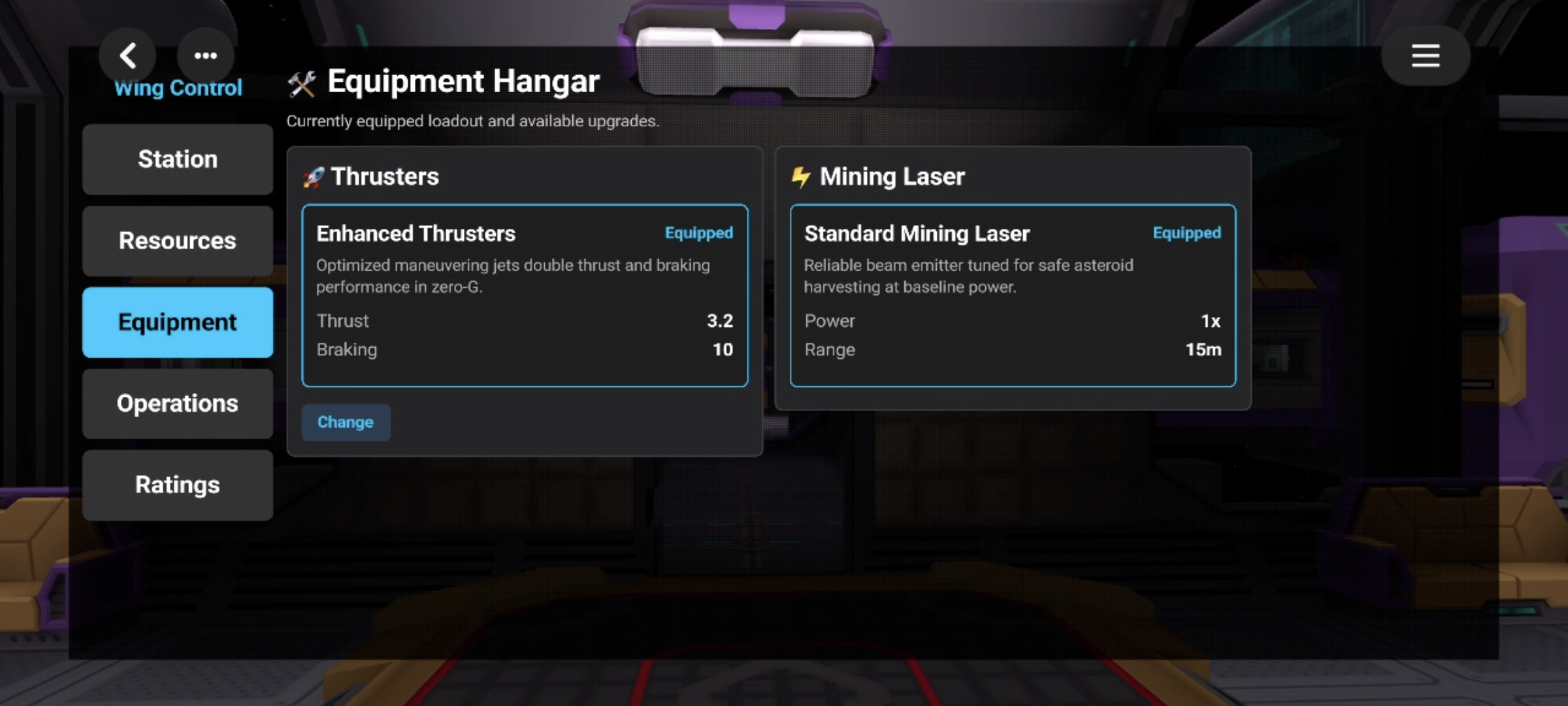Open the hamburger menu
1568x706 pixels.
tap(1425, 56)
